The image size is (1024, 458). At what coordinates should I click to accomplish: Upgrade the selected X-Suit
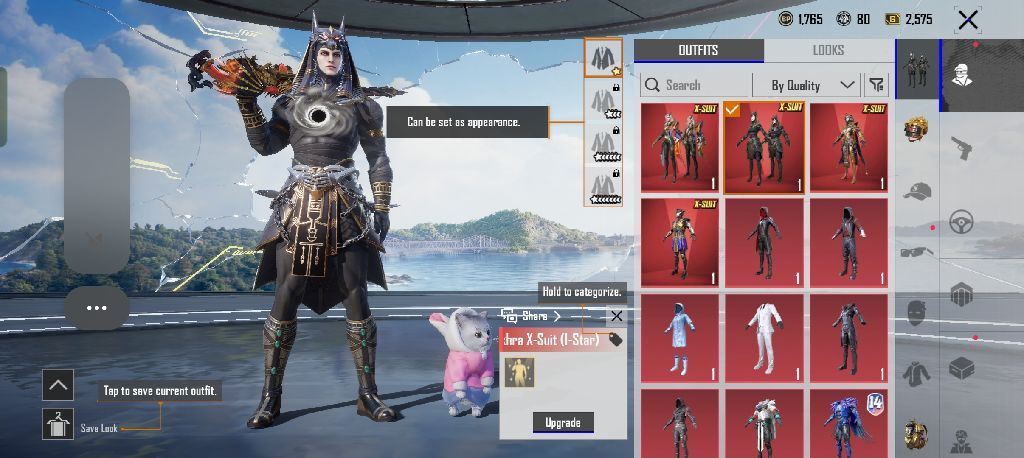562,422
